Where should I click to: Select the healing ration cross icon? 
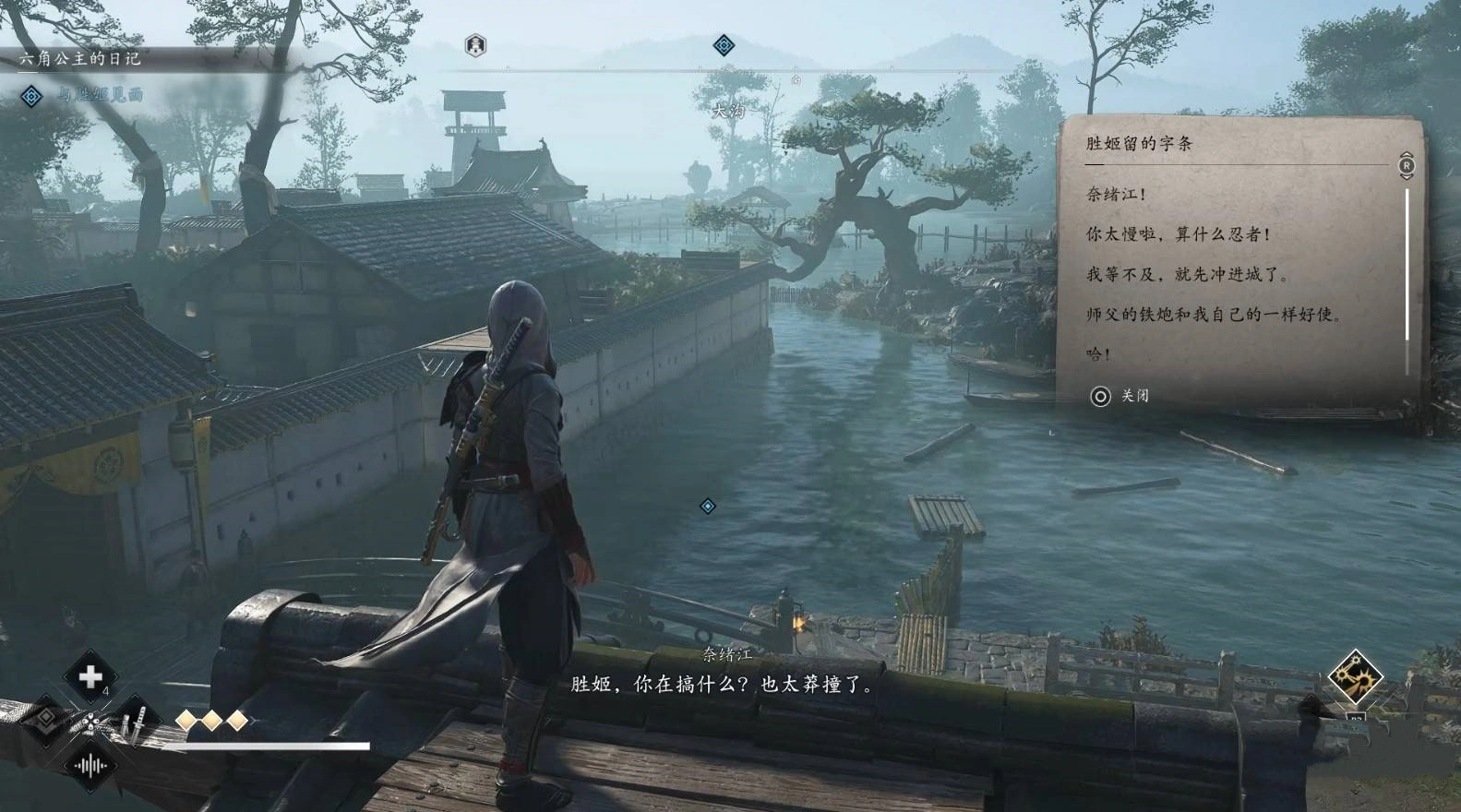pos(90,677)
